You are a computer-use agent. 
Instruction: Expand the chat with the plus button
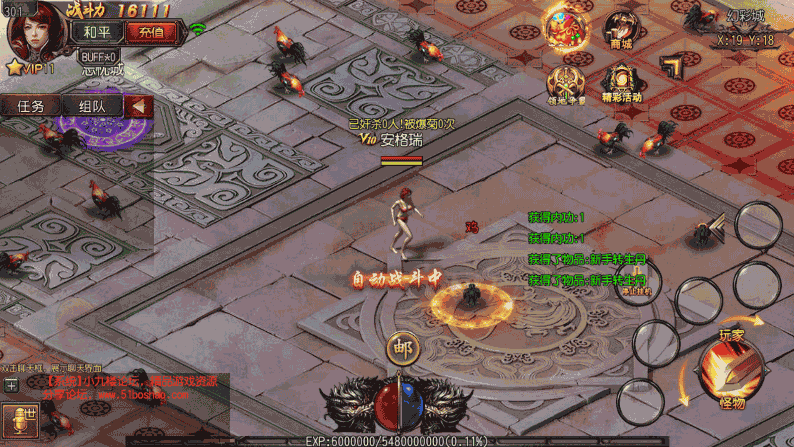[11, 385]
